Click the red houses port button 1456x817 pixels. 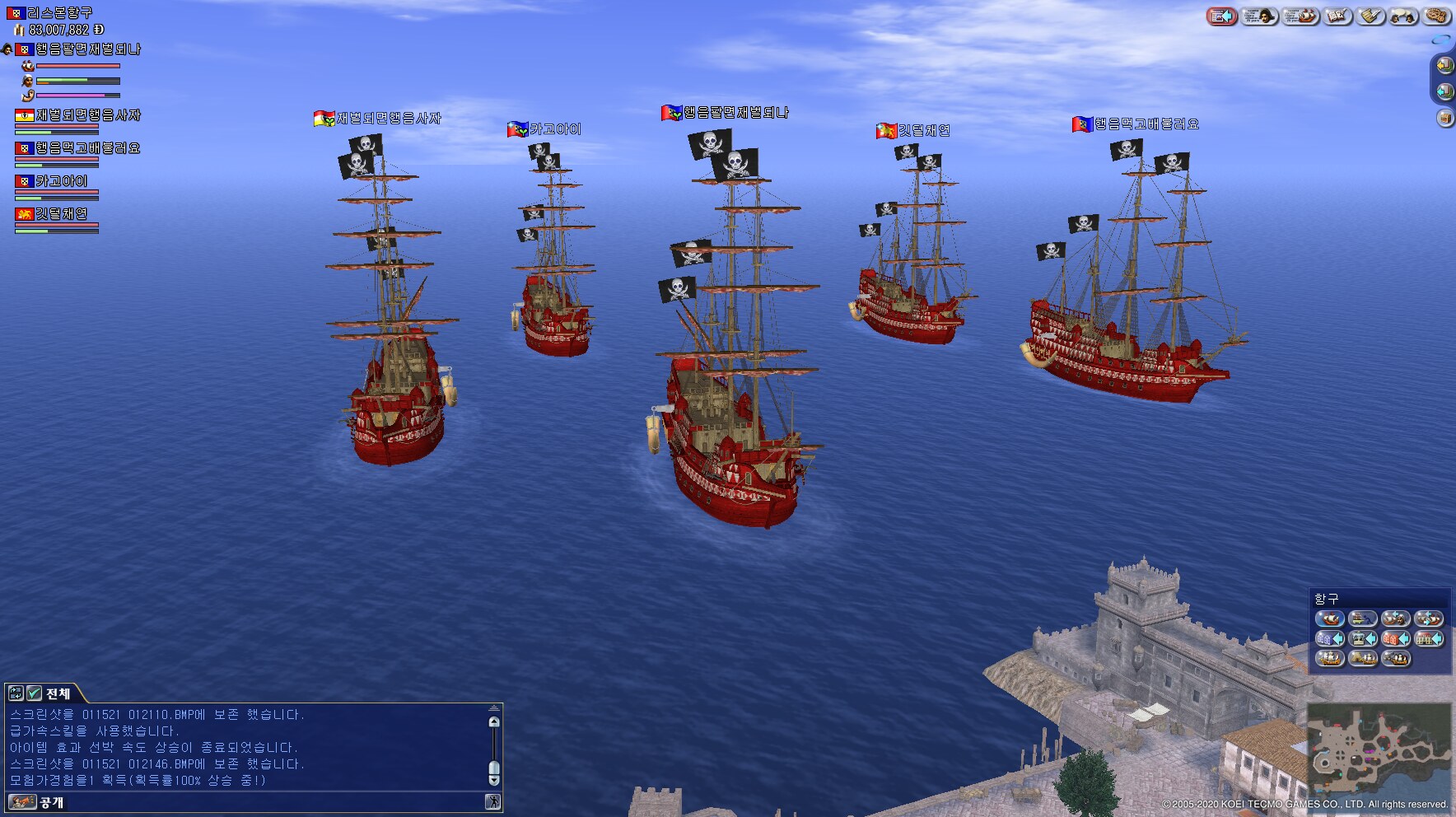(1395, 639)
